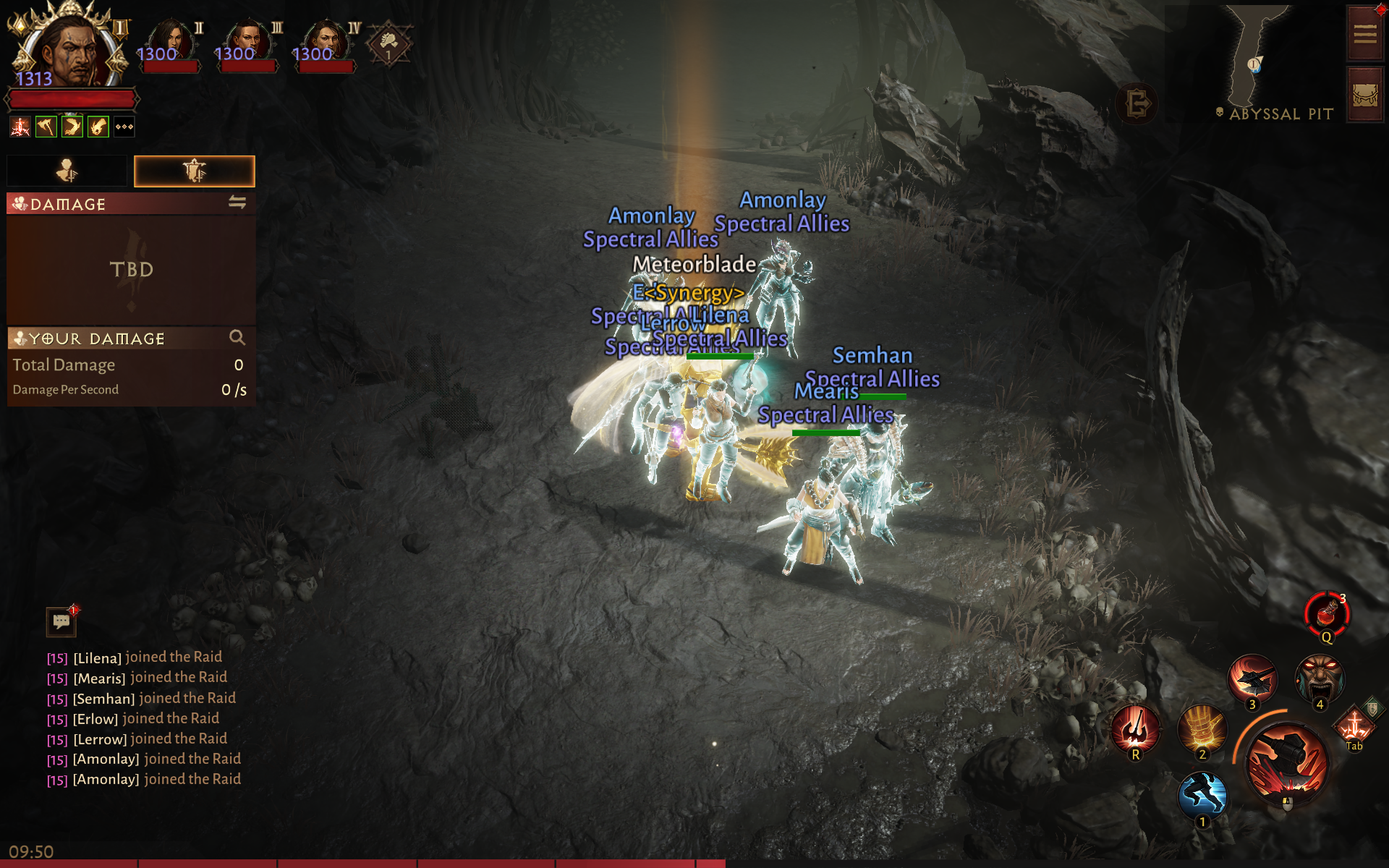Select party member III portrait

pyautogui.click(x=248, y=42)
